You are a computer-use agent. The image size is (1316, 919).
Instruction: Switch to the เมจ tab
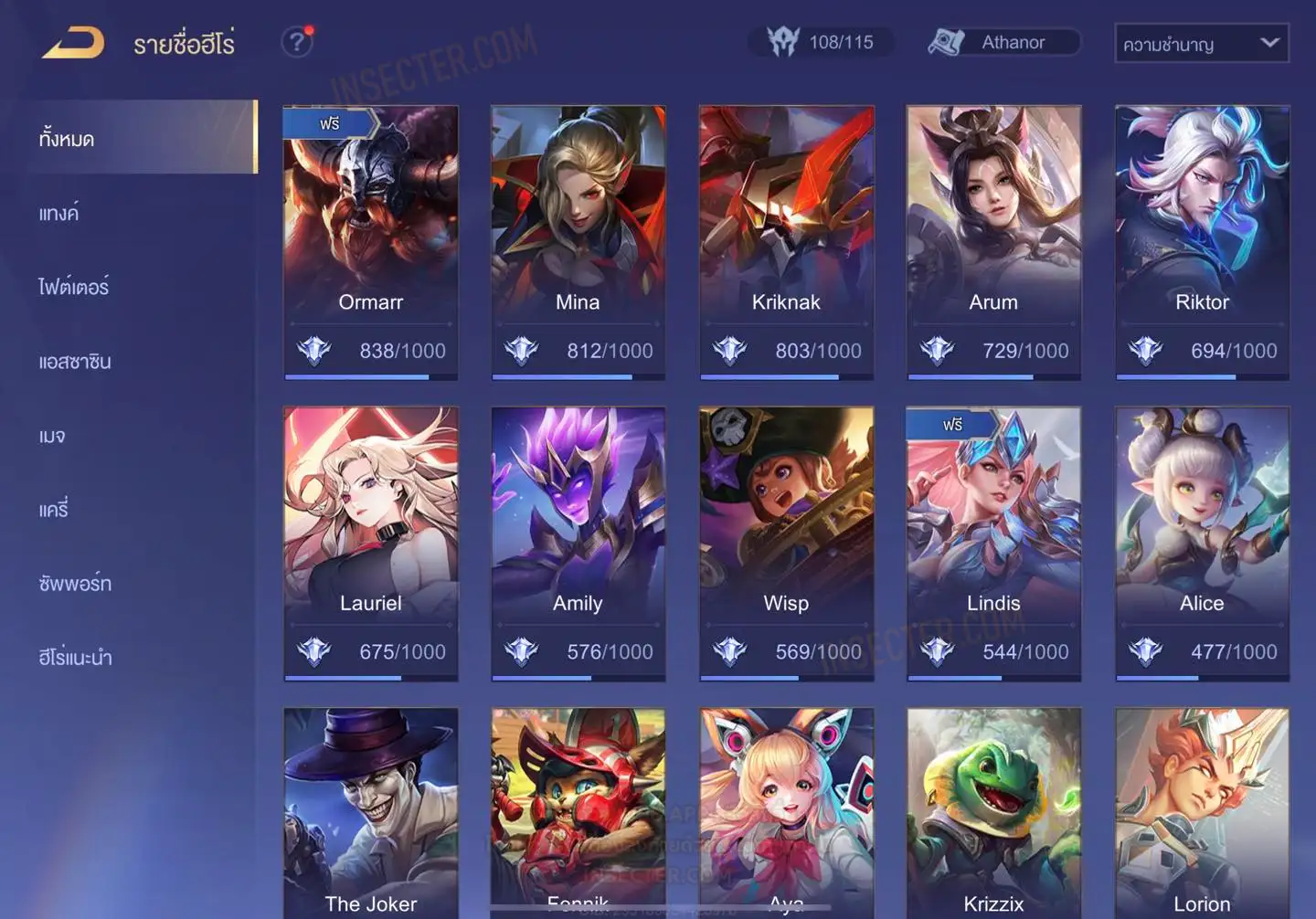point(52,436)
